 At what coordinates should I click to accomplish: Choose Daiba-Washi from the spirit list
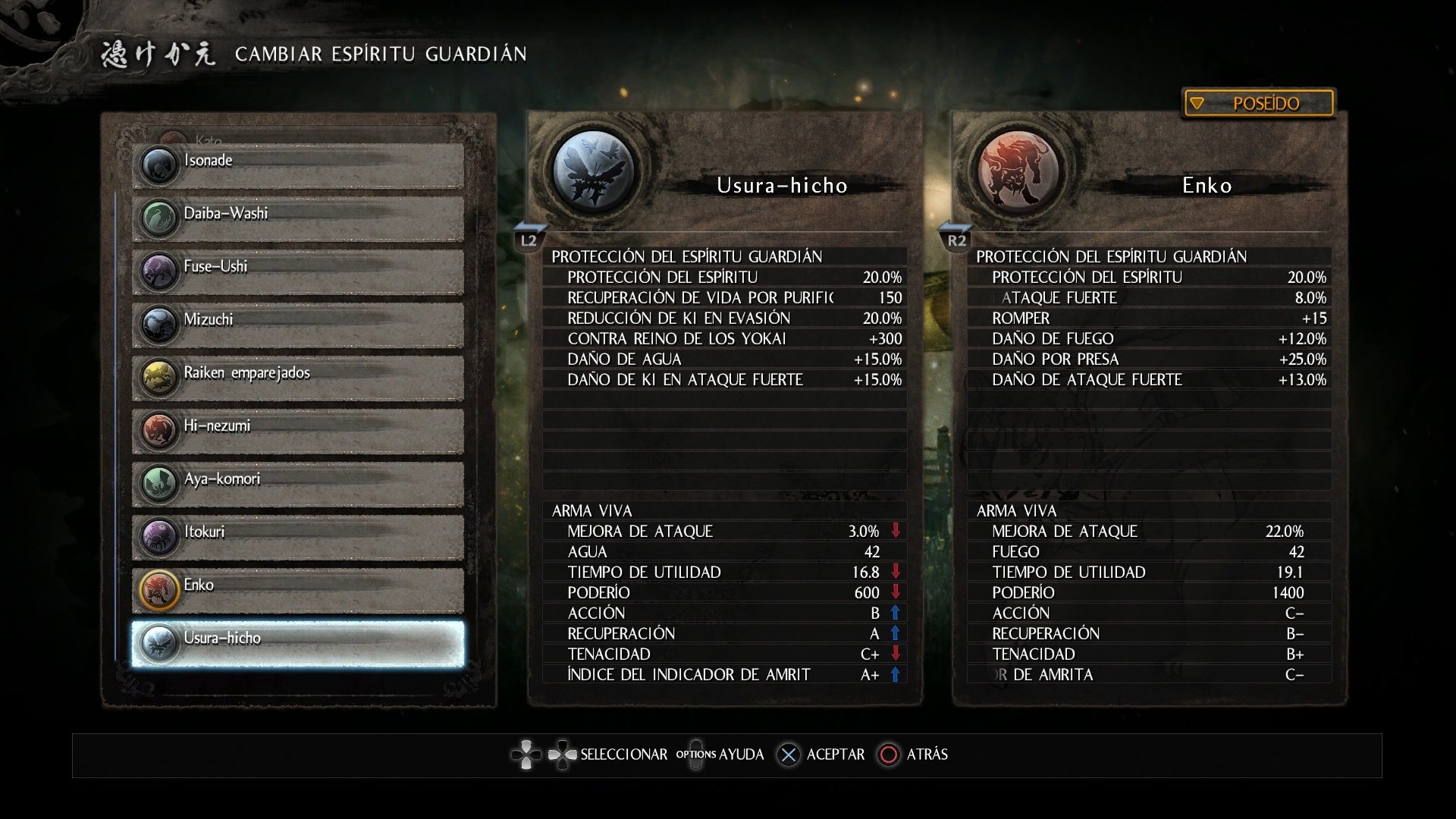(x=297, y=218)
